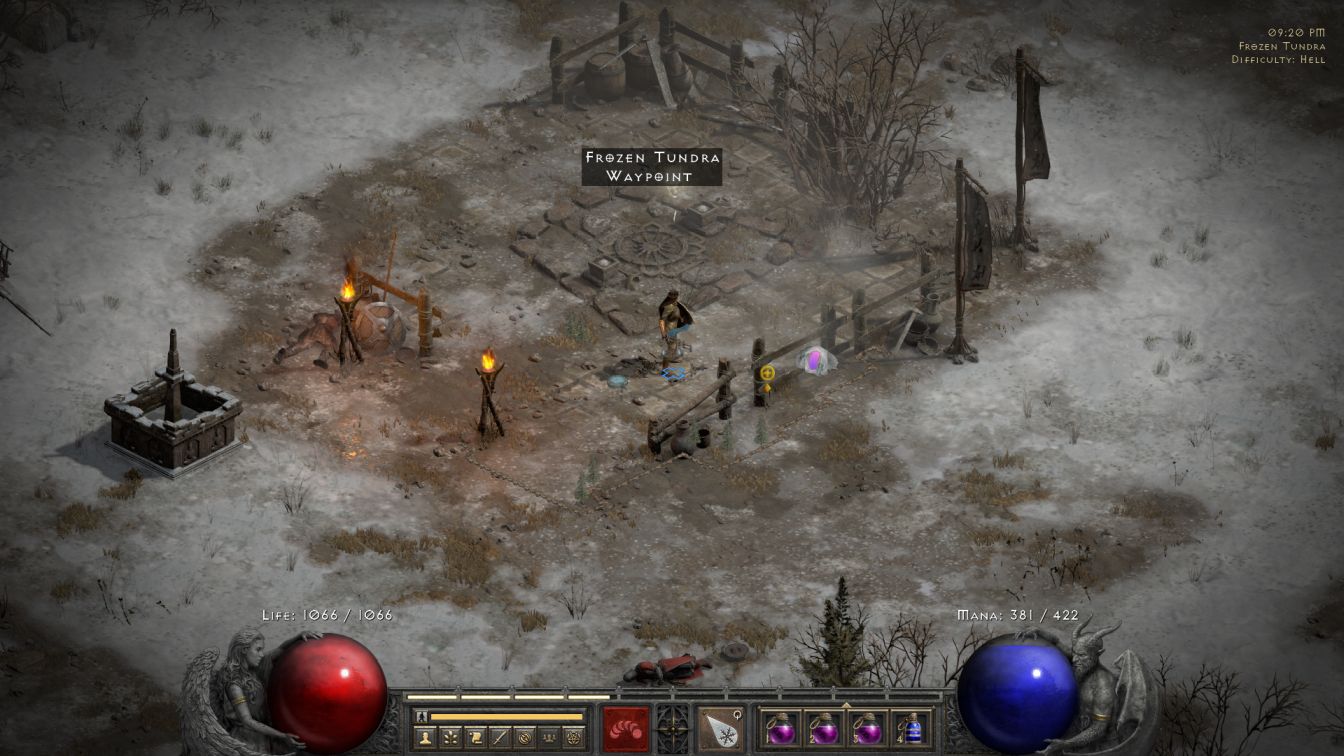Use the purple potion in belt slot 2
This screenshot has height=756, width=1344.
824,728
